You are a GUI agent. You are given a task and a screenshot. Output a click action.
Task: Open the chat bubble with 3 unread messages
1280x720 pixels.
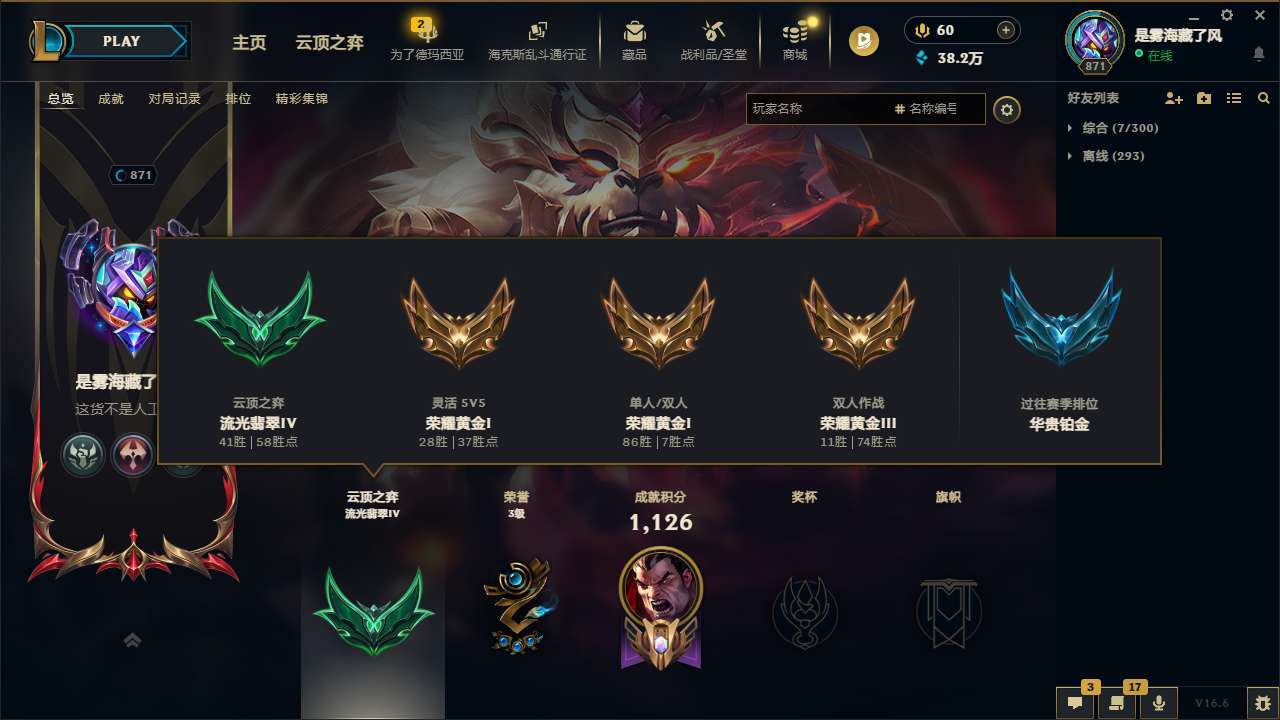(x=1075, y=703)
